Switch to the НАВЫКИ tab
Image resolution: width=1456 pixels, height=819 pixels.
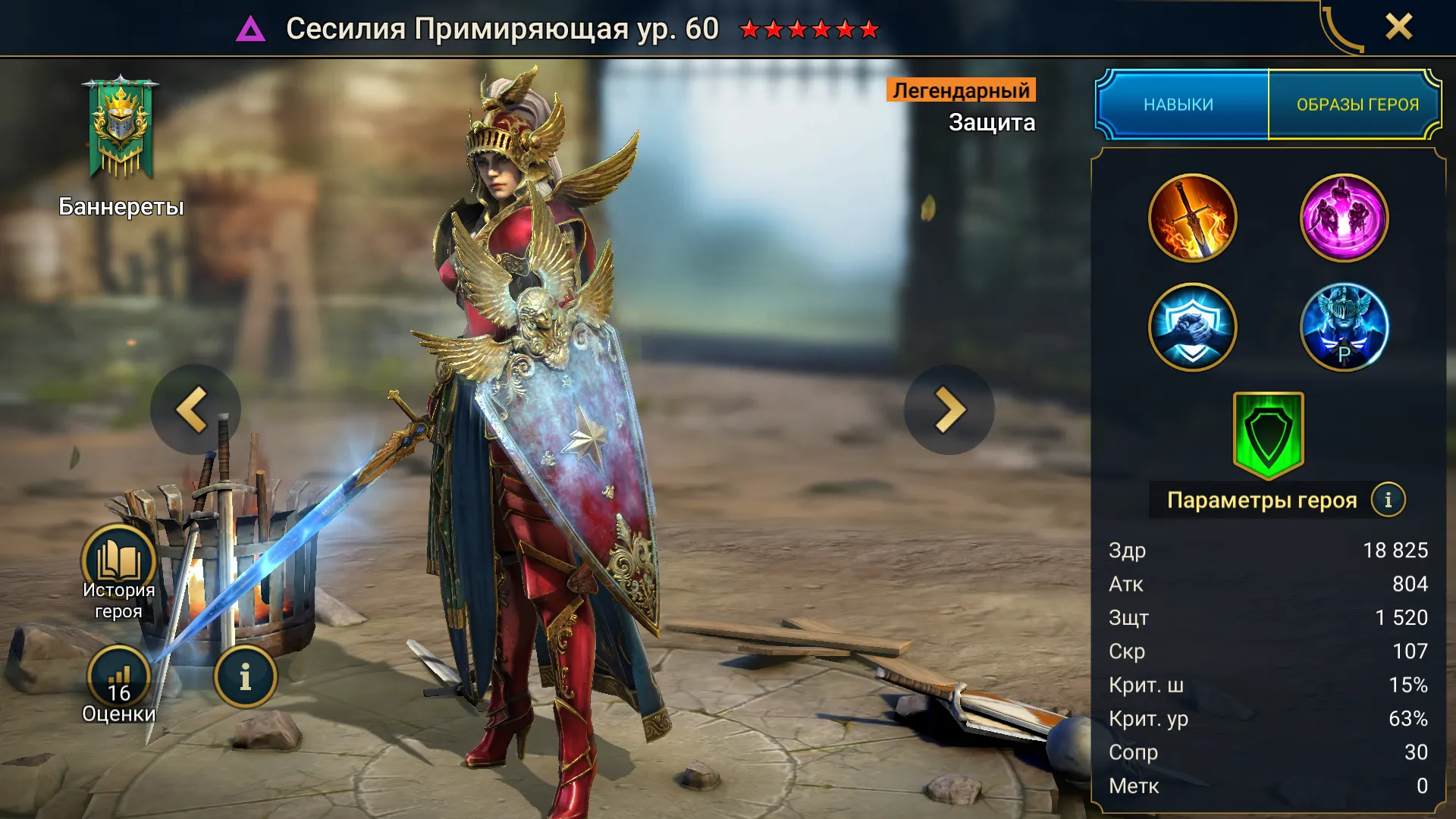tap(1180, 105)
